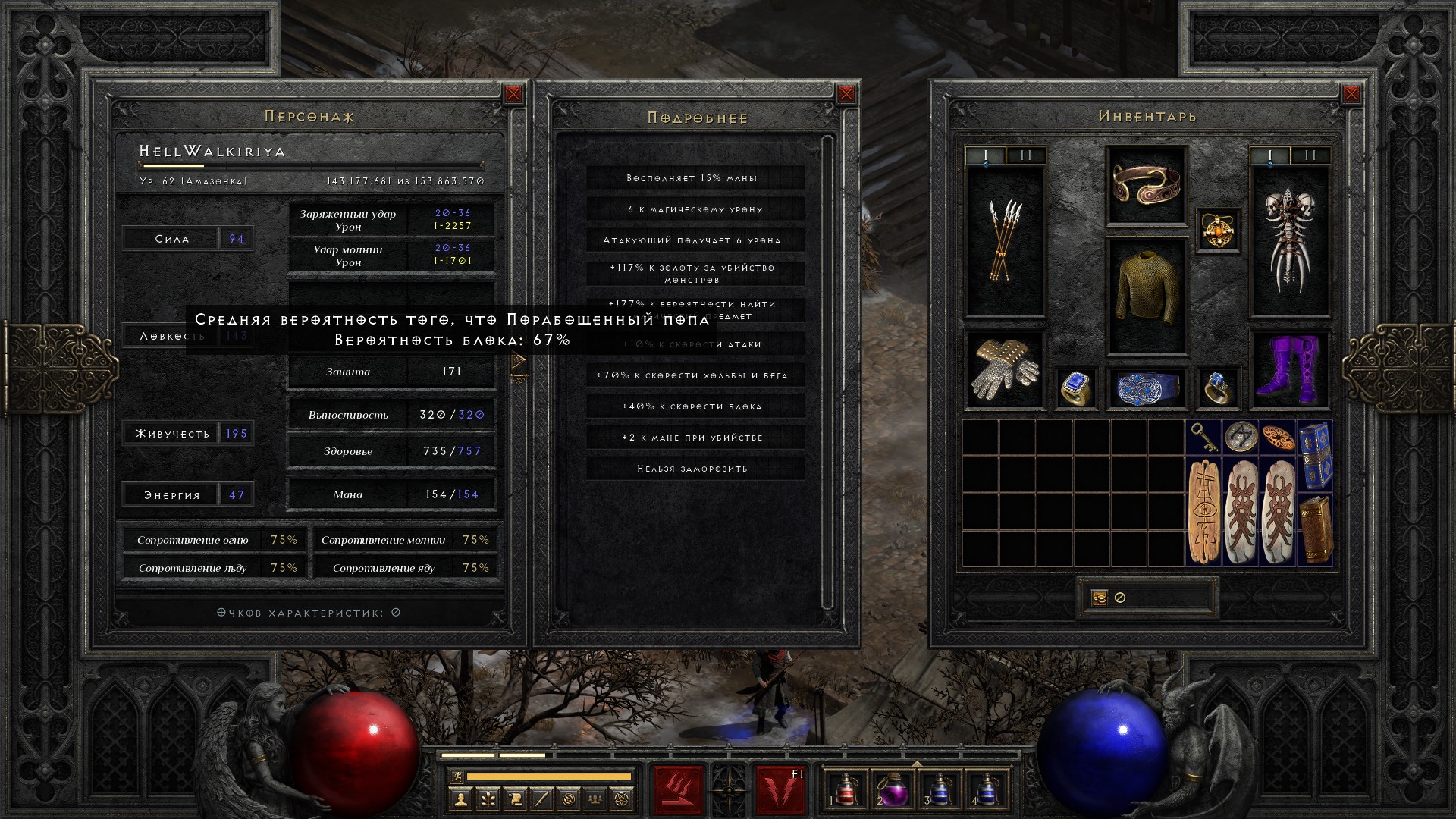The height and width of the screenshot is (819, 1456).
Task: Click the equipped amulet slot
Action: tap(1218, 230)
